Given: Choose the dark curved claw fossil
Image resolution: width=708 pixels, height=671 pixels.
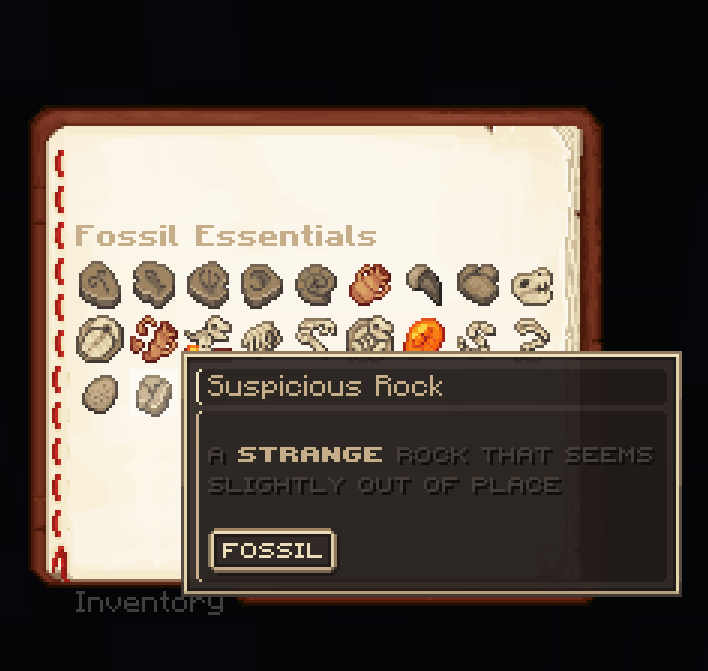Looking at the screenshot, I should point(424,285).
